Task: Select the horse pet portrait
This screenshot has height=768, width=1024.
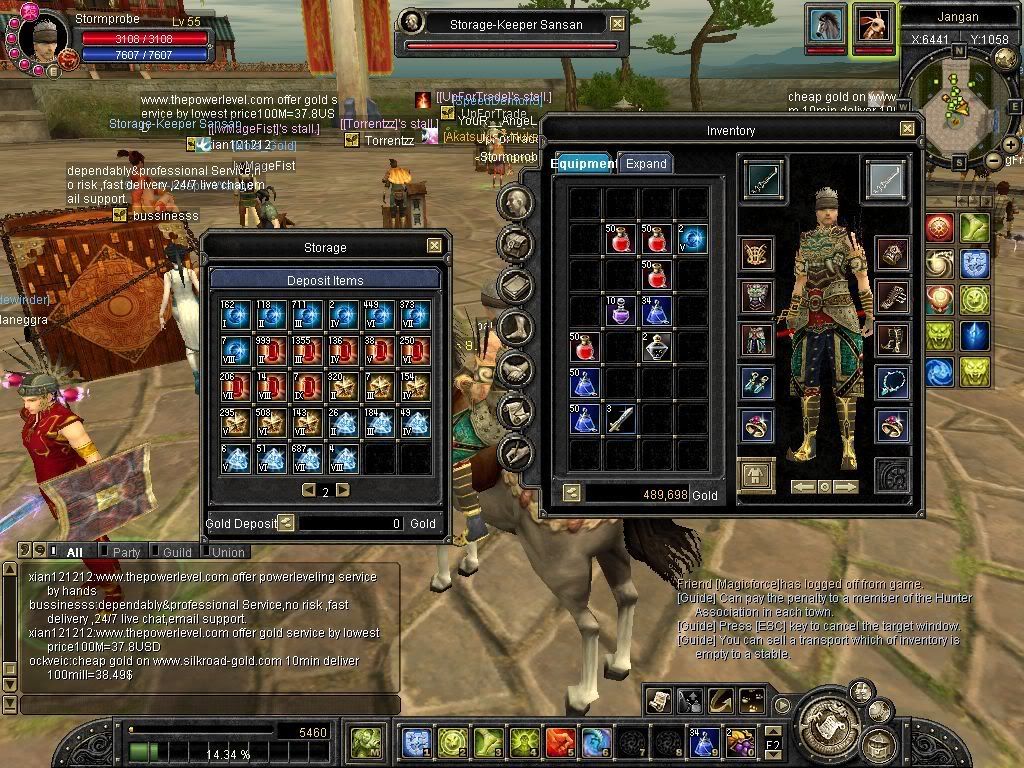Action: [x=826, y=24]
